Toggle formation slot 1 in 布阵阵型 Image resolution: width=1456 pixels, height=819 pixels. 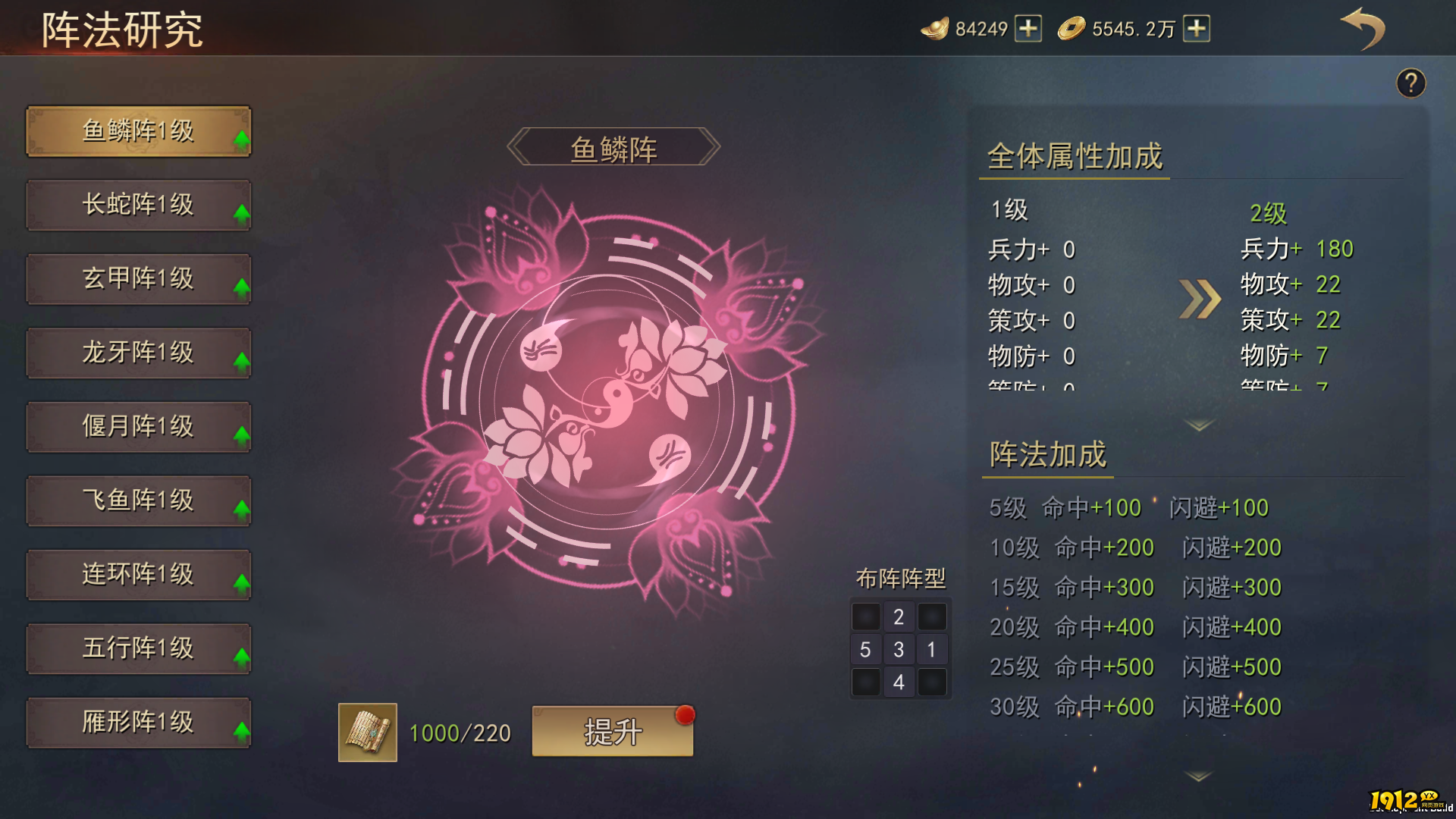click(x=932, y=649)
